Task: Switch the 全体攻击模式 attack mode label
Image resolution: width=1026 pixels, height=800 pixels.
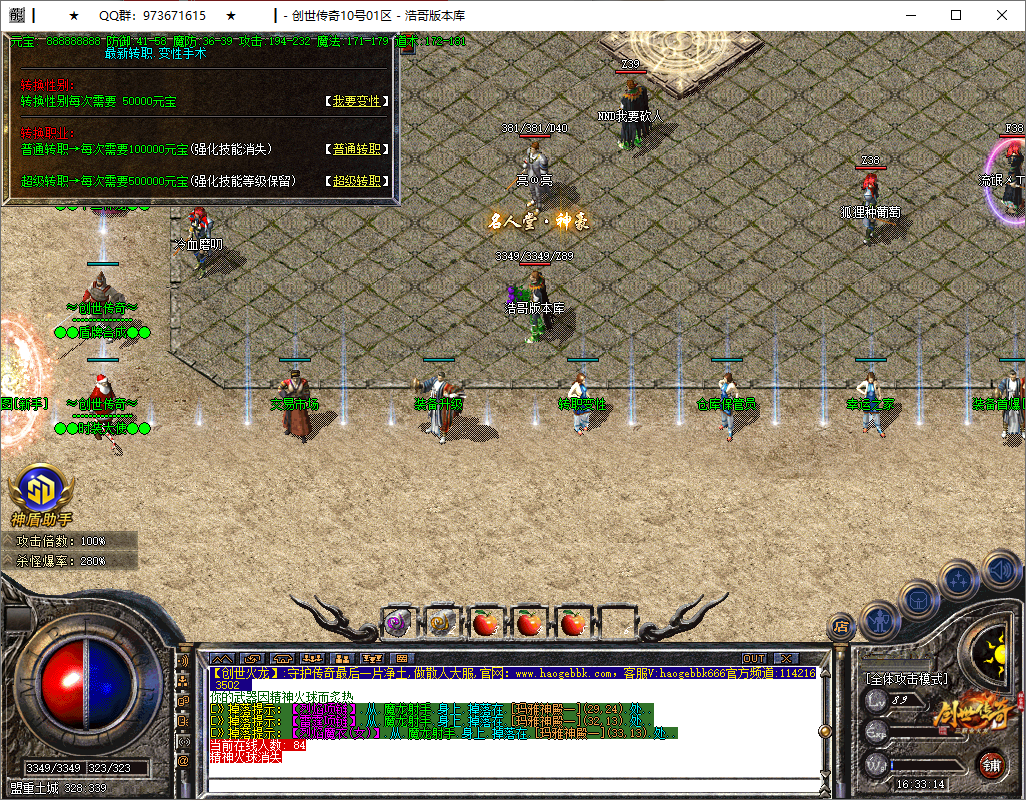Action: point(906,678)
